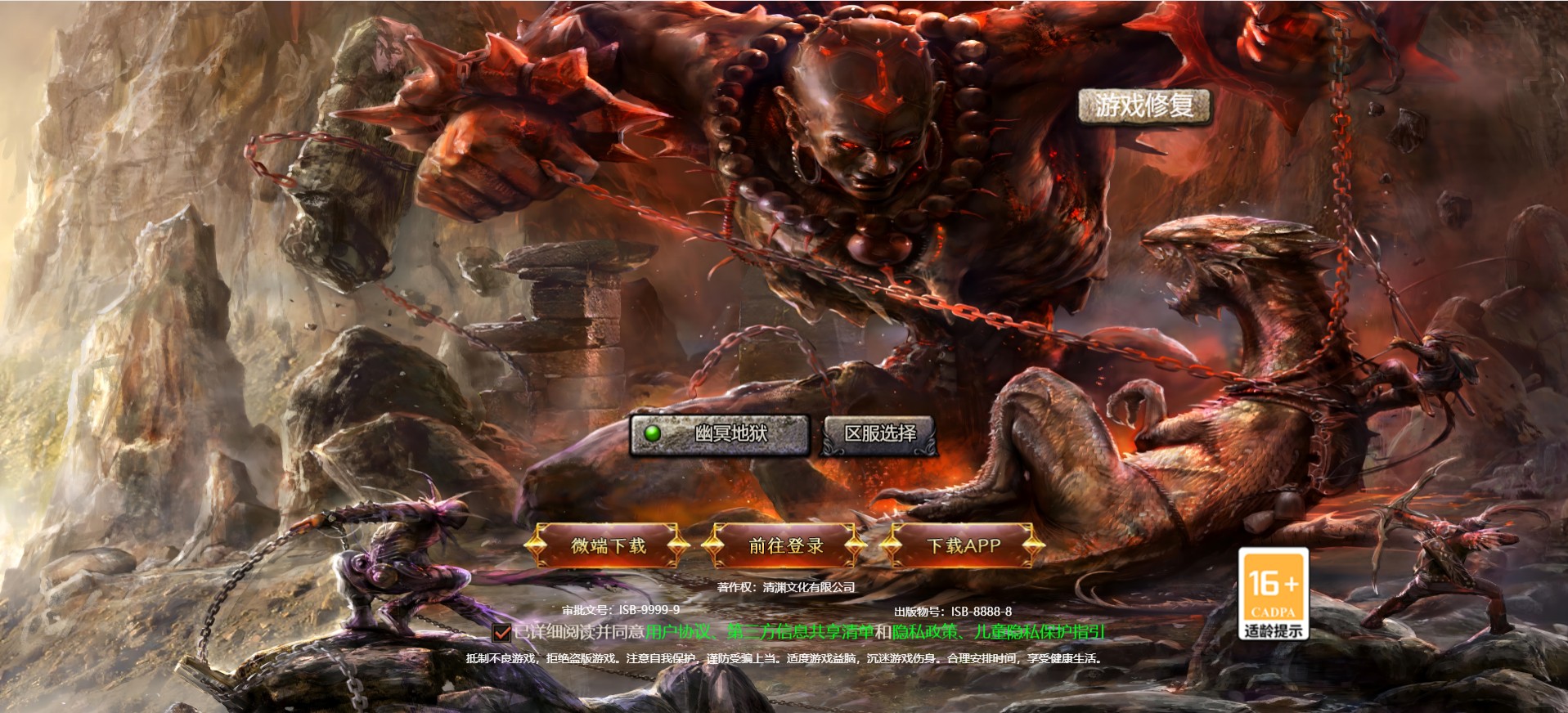Viewport: 1568px width, 713px height.
Task: Toggle the agreement consent checkbox
Action: pyautogui.click(x=501, y=633)
